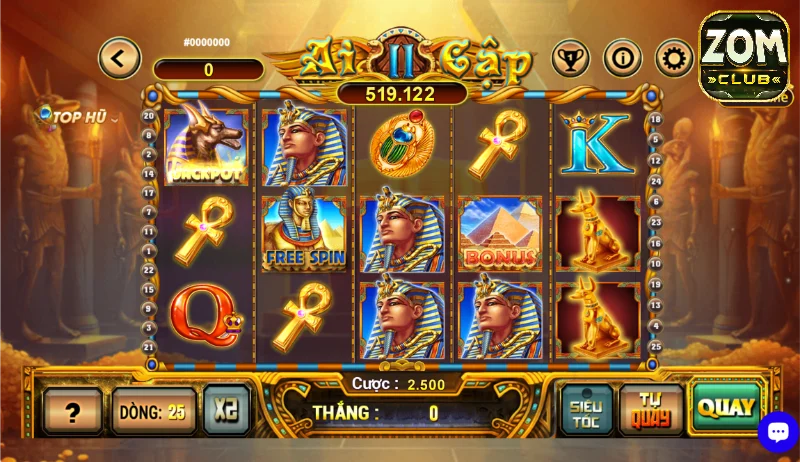Open the live chat bubble
This screenshot has height=462, width=800.
click(x=777, y=431)
